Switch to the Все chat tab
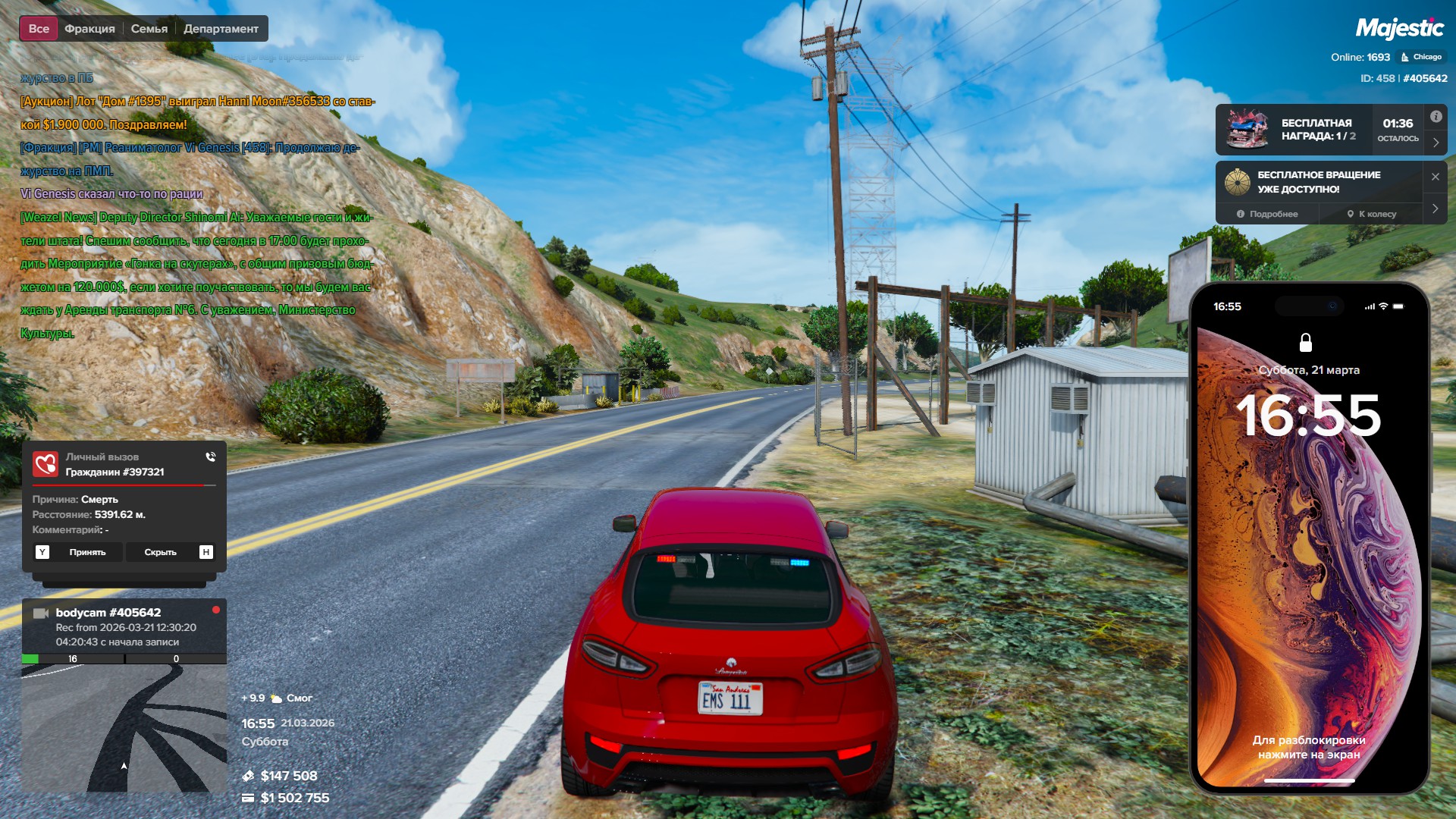 tap(39, 29)
